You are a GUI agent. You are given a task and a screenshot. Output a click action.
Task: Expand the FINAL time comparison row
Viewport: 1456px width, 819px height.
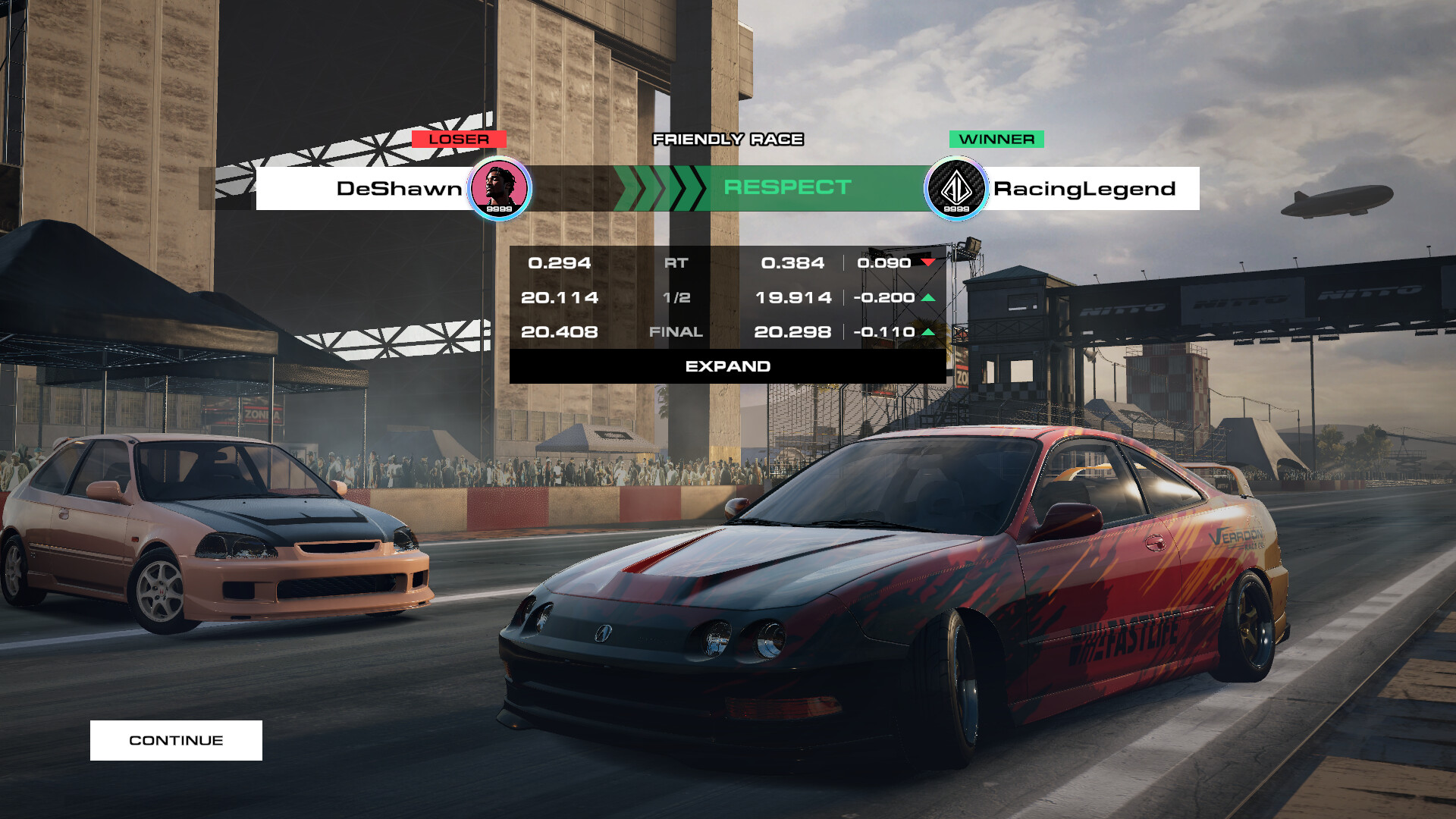(x=676, y=331)
